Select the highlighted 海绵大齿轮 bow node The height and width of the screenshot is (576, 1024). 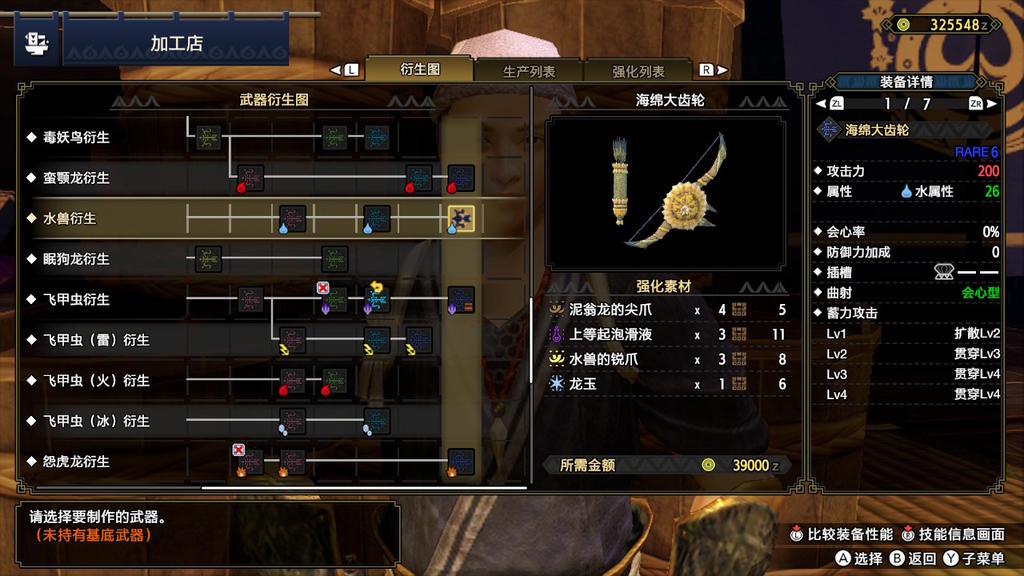[x=461, y=218]
